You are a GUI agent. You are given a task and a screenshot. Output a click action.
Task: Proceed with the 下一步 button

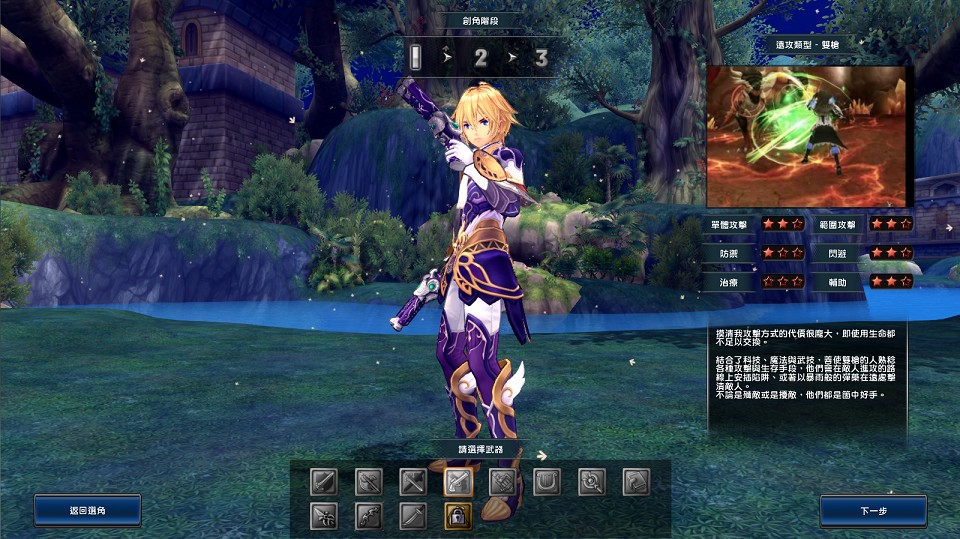tap(873, 510)
